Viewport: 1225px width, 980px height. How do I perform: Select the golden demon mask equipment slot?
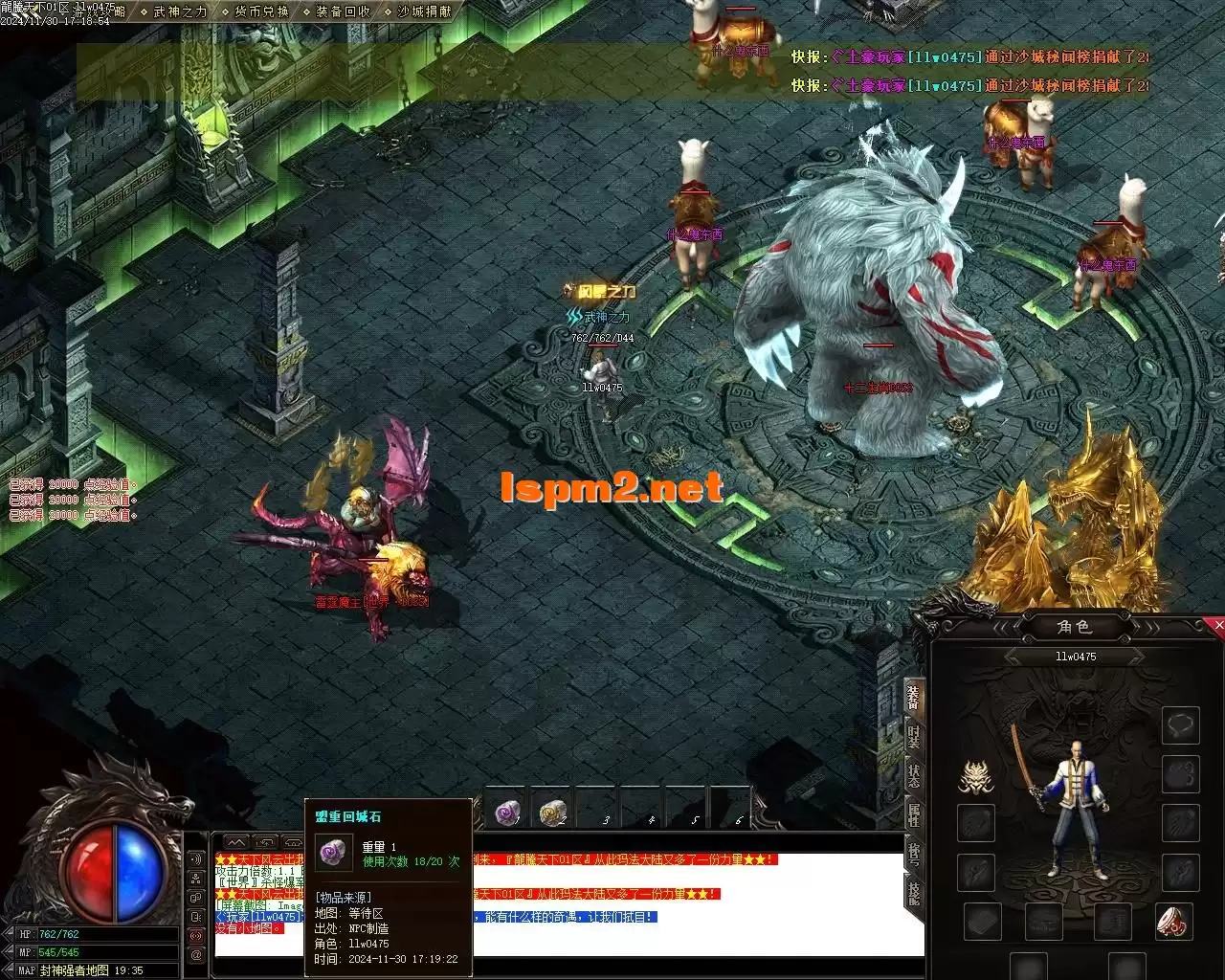pos(976,776)
